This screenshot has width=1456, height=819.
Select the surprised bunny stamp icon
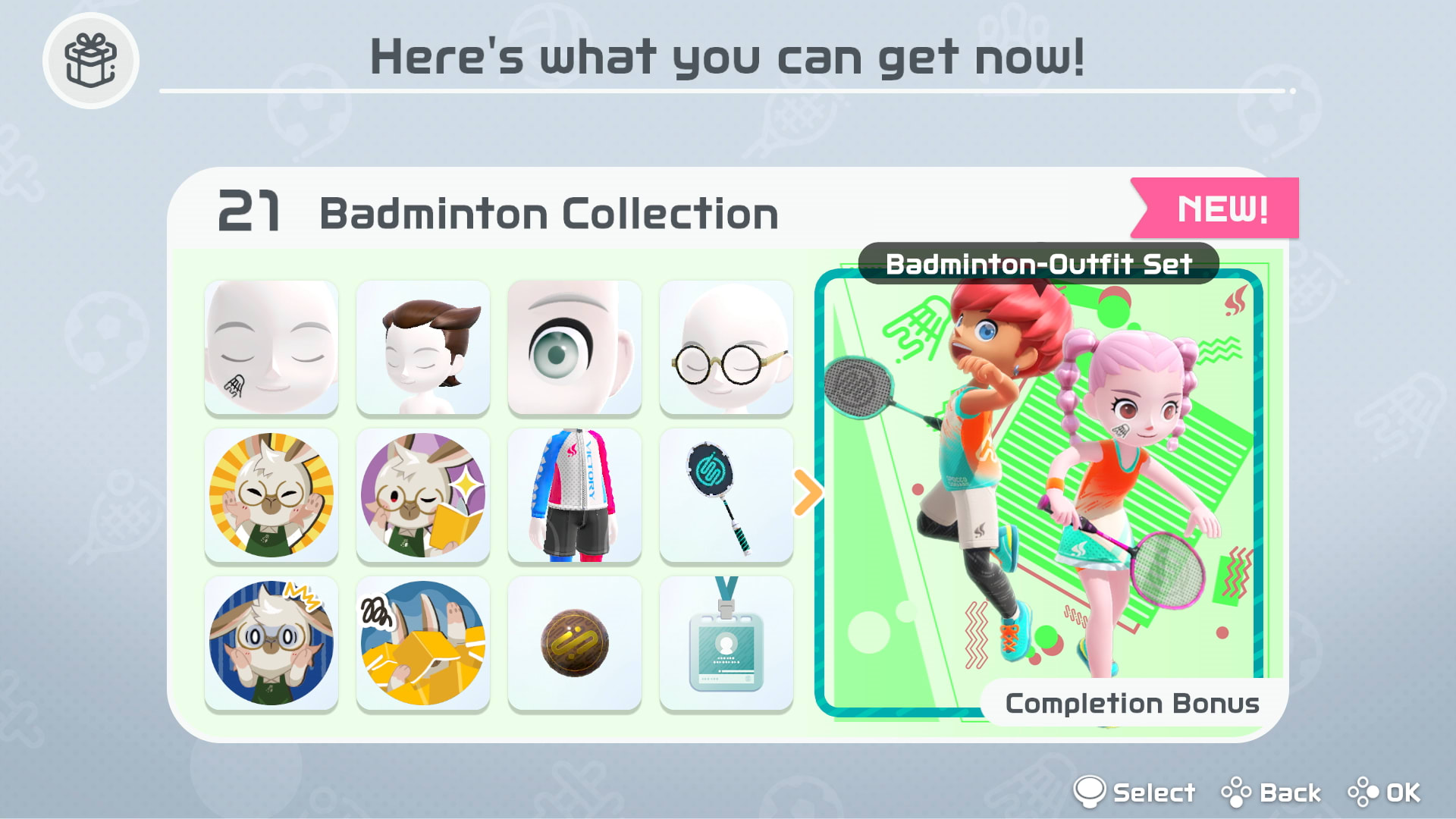pos(271,641)
